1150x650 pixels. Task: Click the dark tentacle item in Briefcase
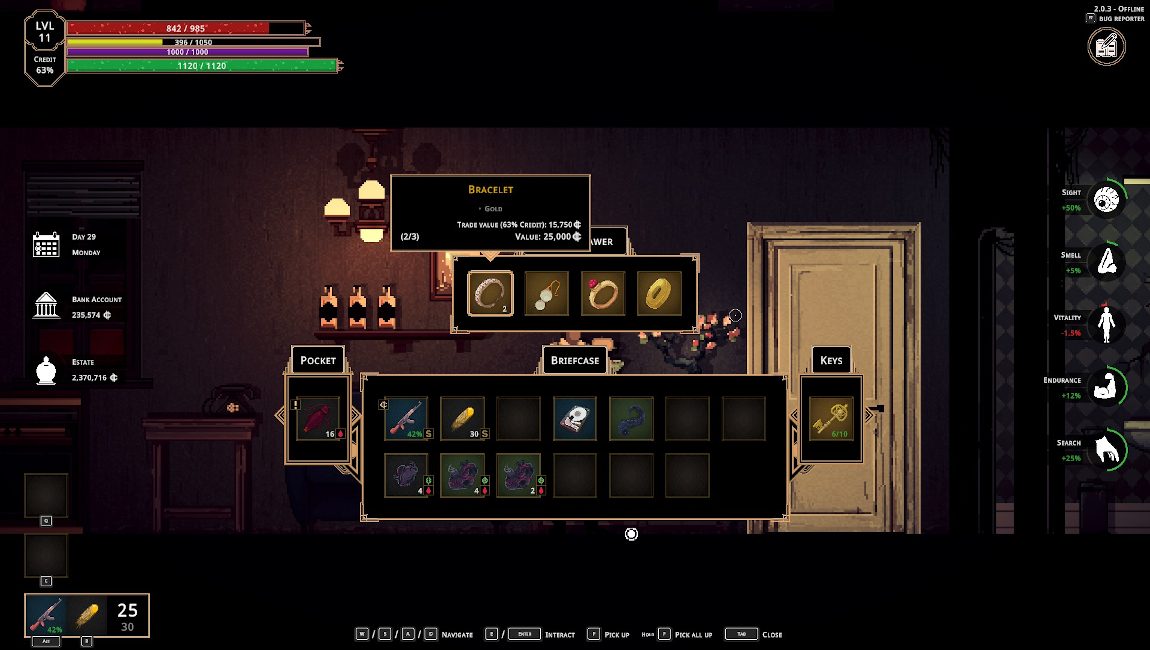click(631, 419)
